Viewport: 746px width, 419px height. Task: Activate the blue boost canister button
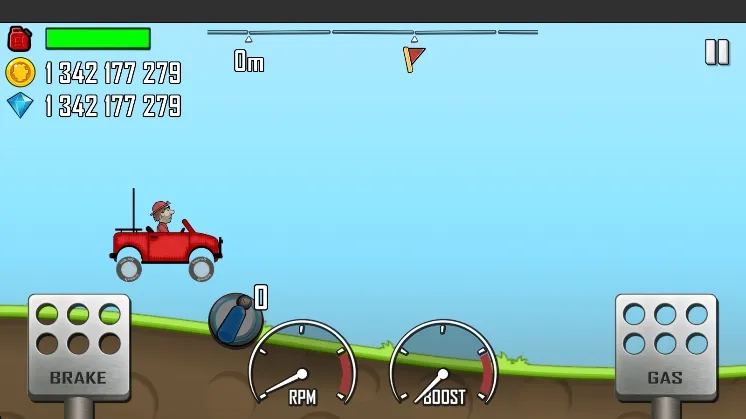(x=235, y=320)
